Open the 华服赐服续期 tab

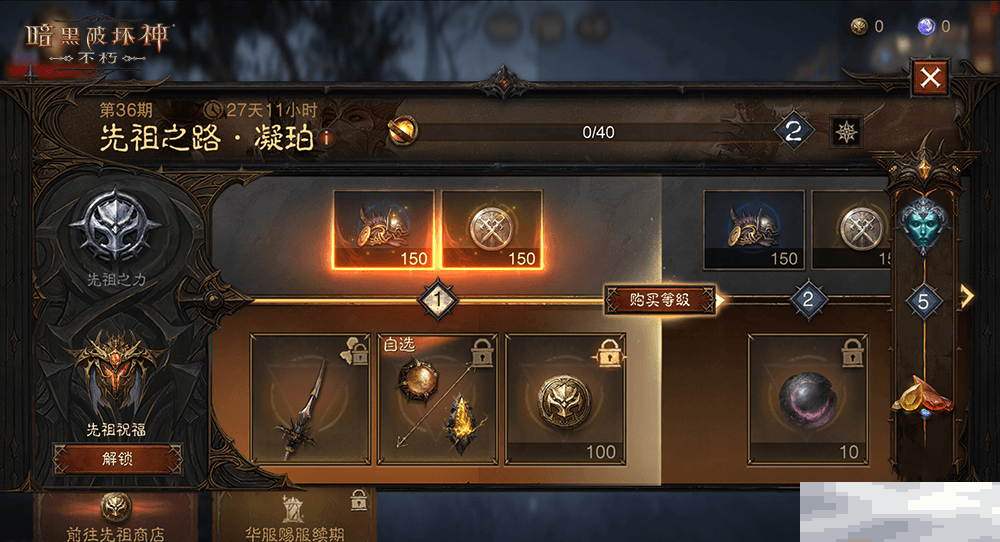(x=295, y=518)
